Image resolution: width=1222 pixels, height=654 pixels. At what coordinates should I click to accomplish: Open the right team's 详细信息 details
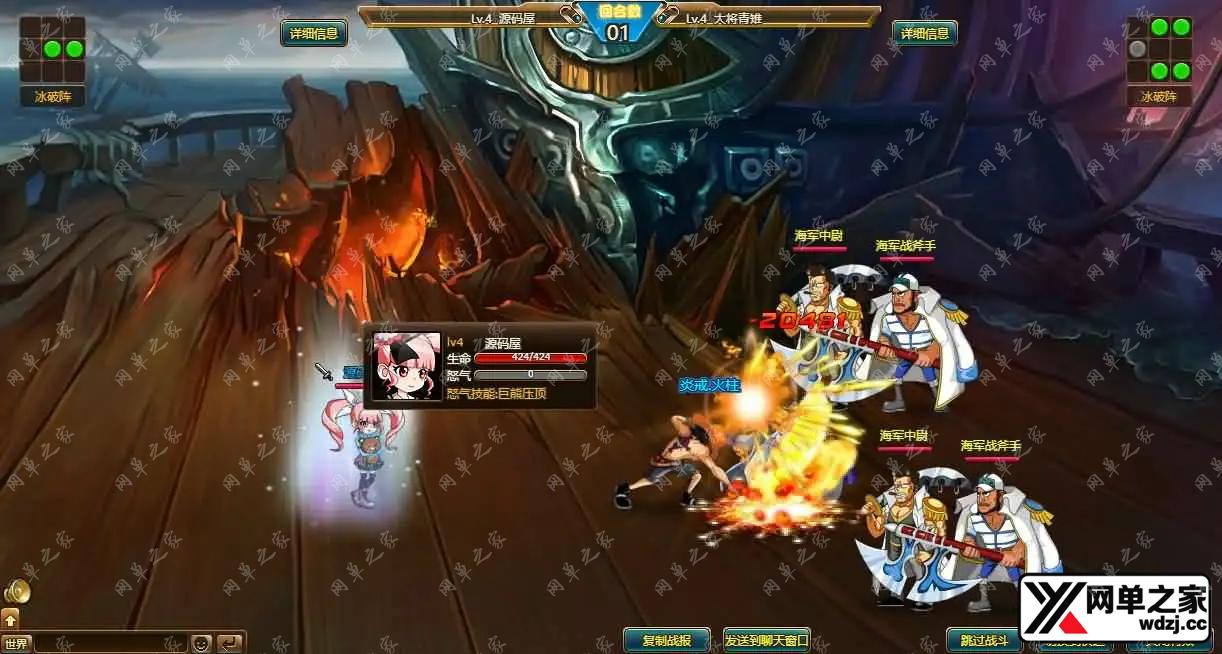(925, 33)
